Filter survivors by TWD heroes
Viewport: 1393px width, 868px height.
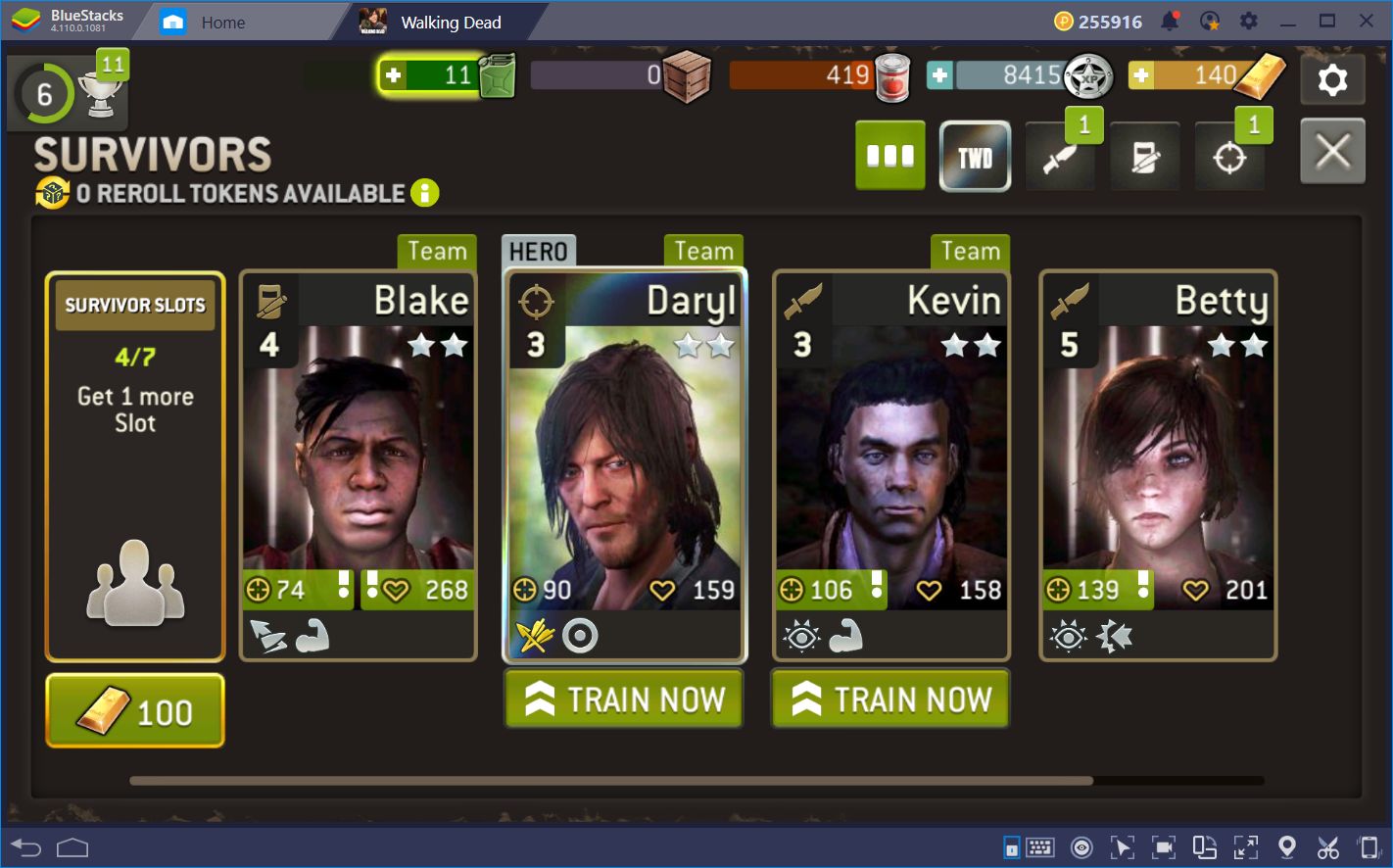click(x=975, y=156)
